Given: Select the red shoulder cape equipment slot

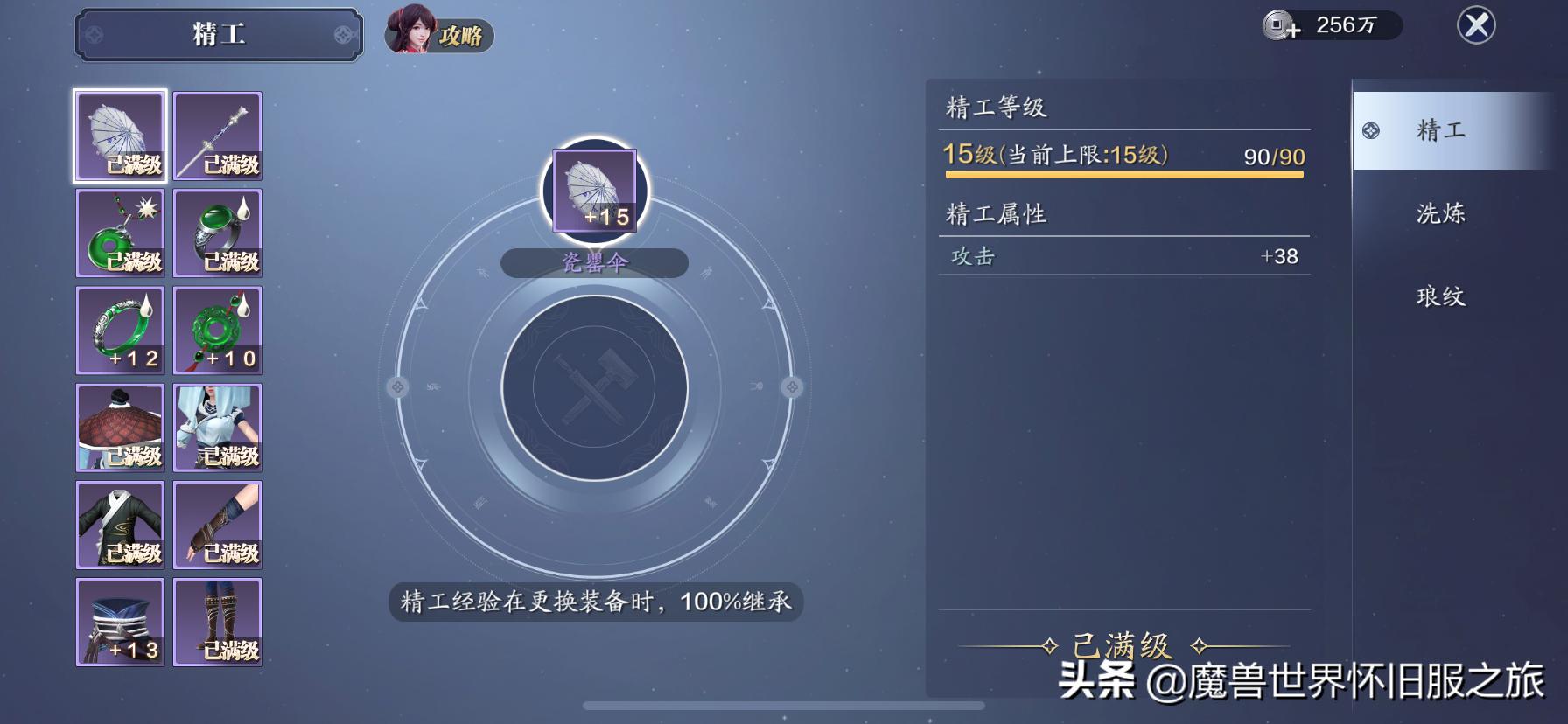Looking at the screenshot, I should click(x=120, y=428).
